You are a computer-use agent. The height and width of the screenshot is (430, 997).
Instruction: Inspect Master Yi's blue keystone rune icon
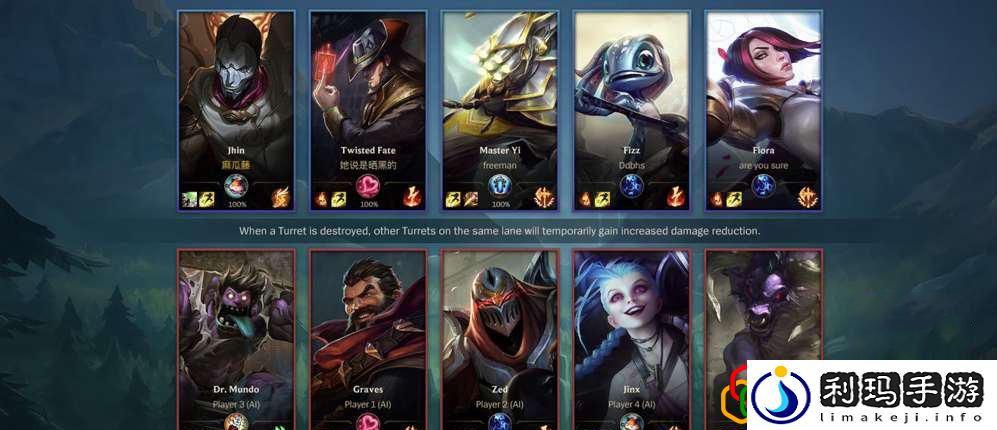(x=500, y=186)
